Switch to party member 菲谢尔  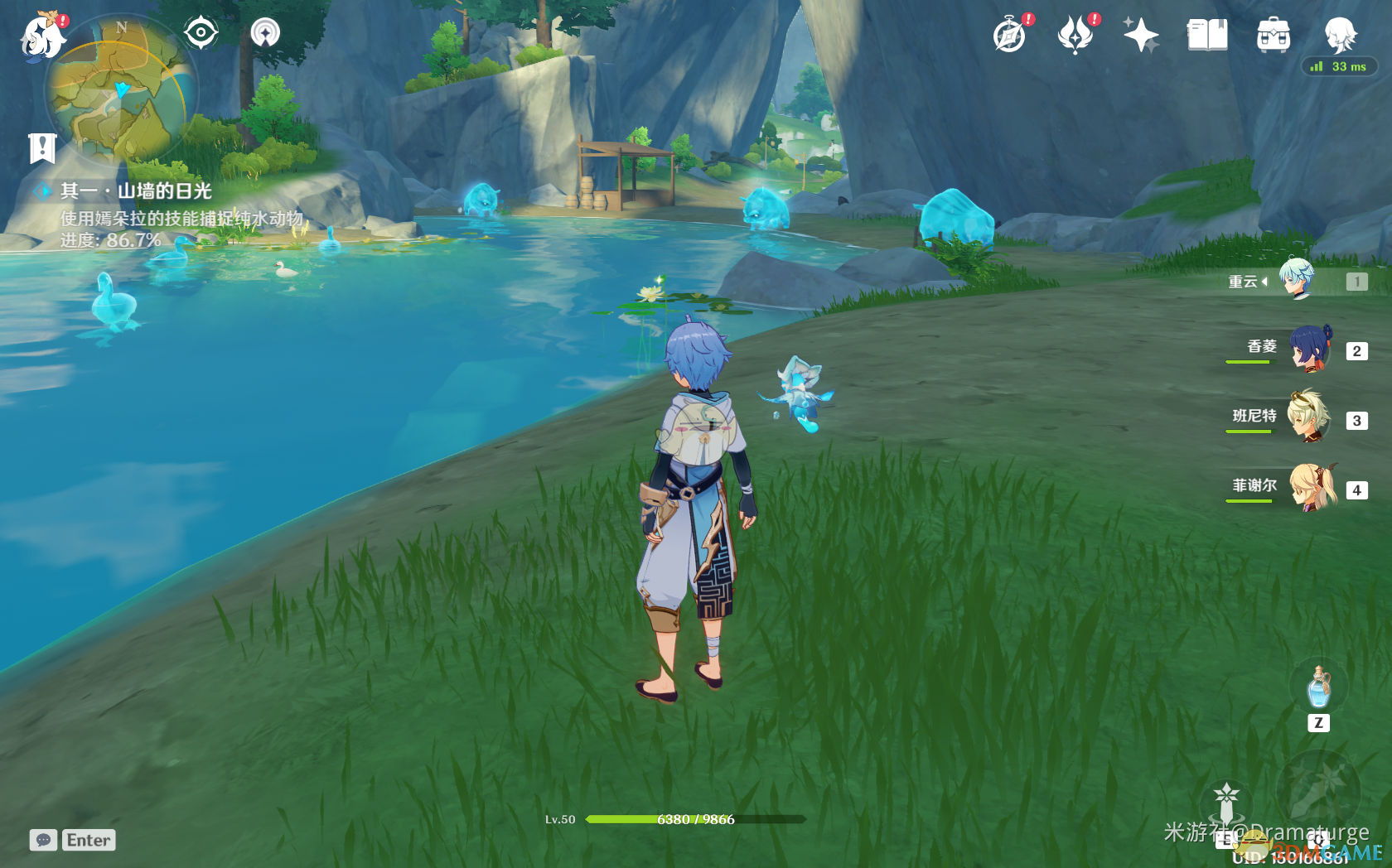coord(1311,487)
